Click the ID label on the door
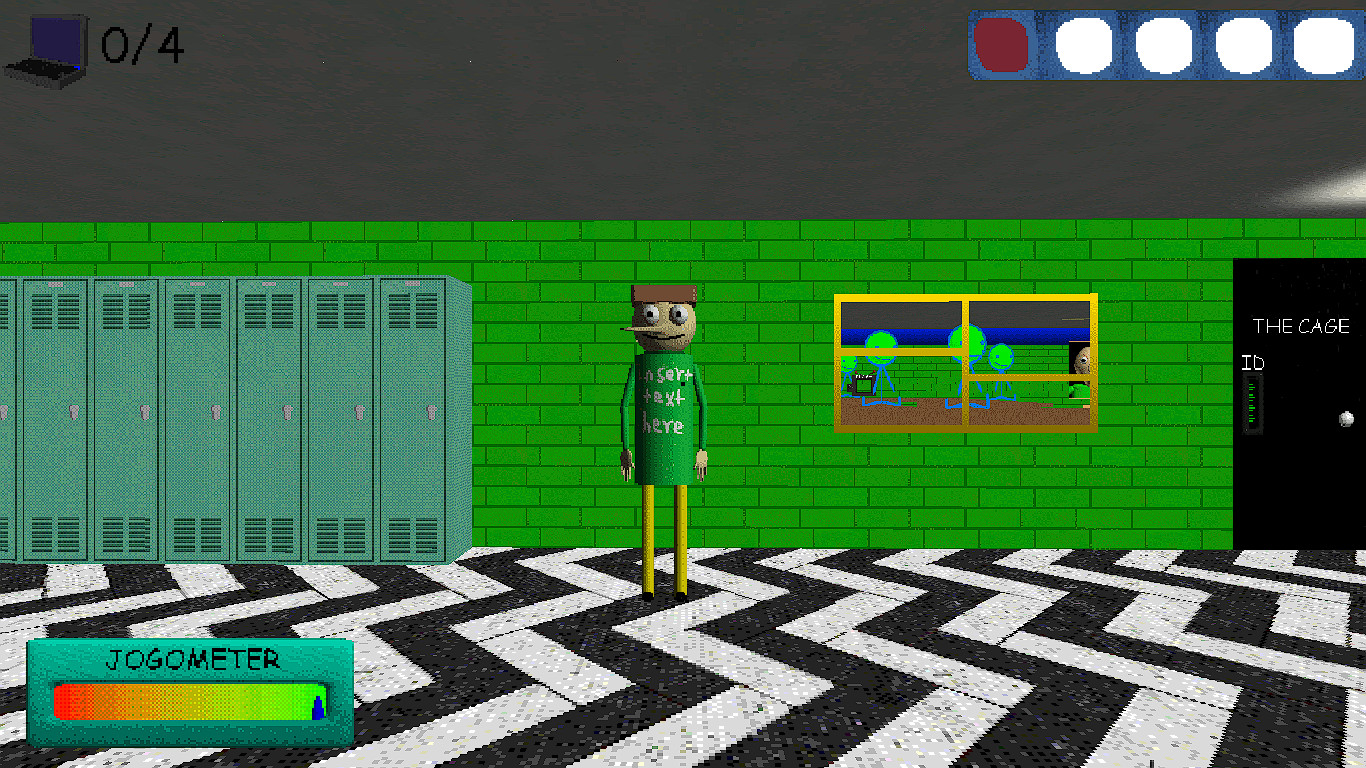 [1254, 363]
